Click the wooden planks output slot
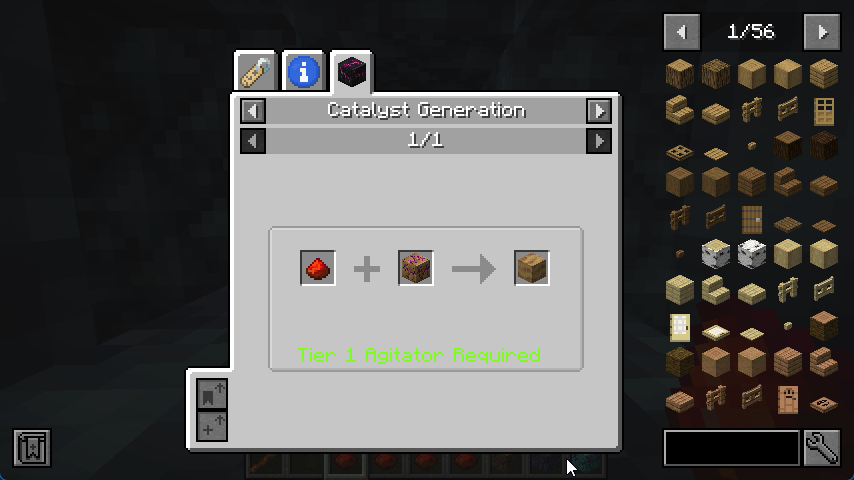 pos(532,268)
